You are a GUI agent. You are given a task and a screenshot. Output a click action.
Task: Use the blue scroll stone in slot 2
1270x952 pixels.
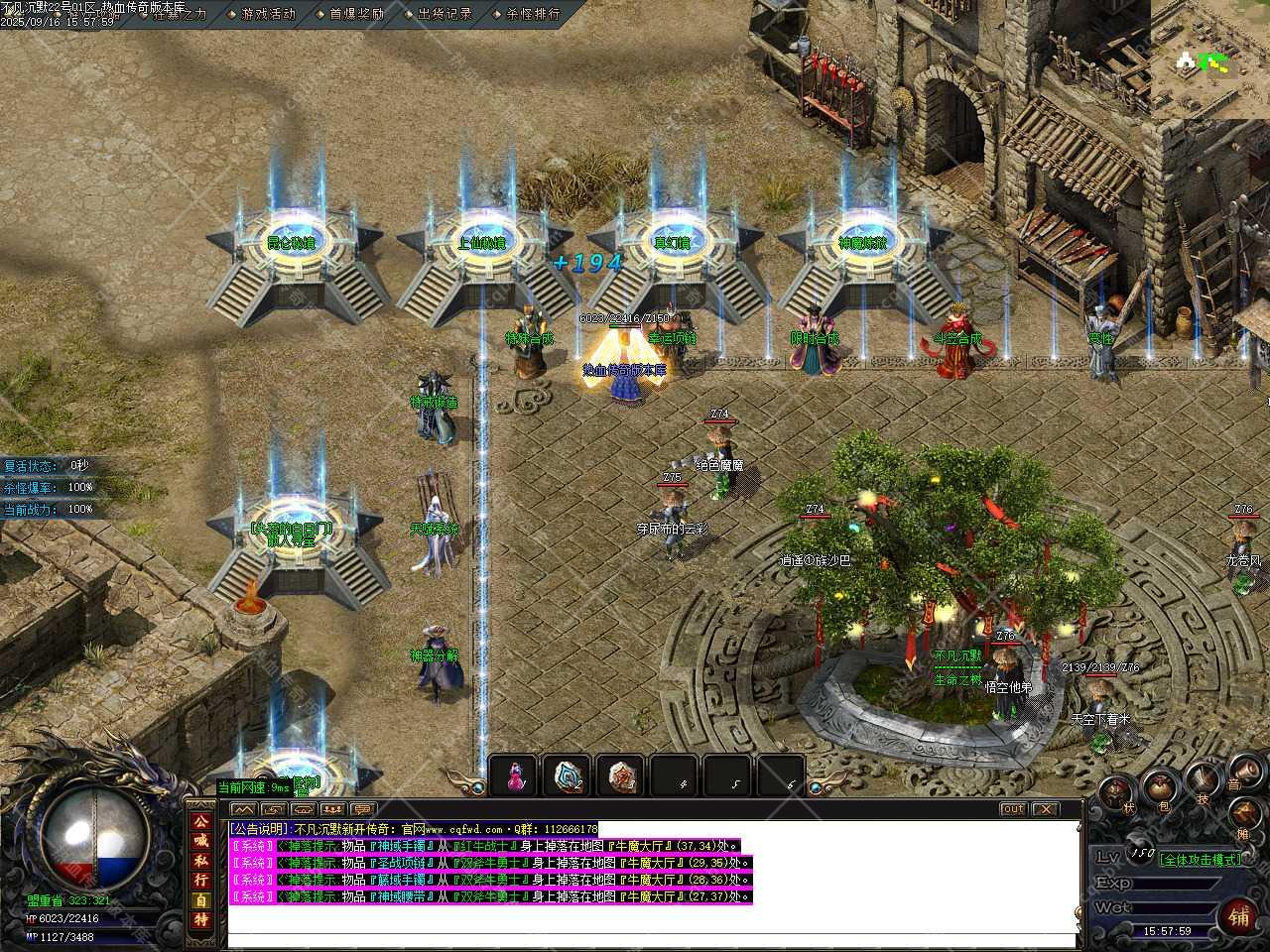pyautogui.click(x=569, y=776)
